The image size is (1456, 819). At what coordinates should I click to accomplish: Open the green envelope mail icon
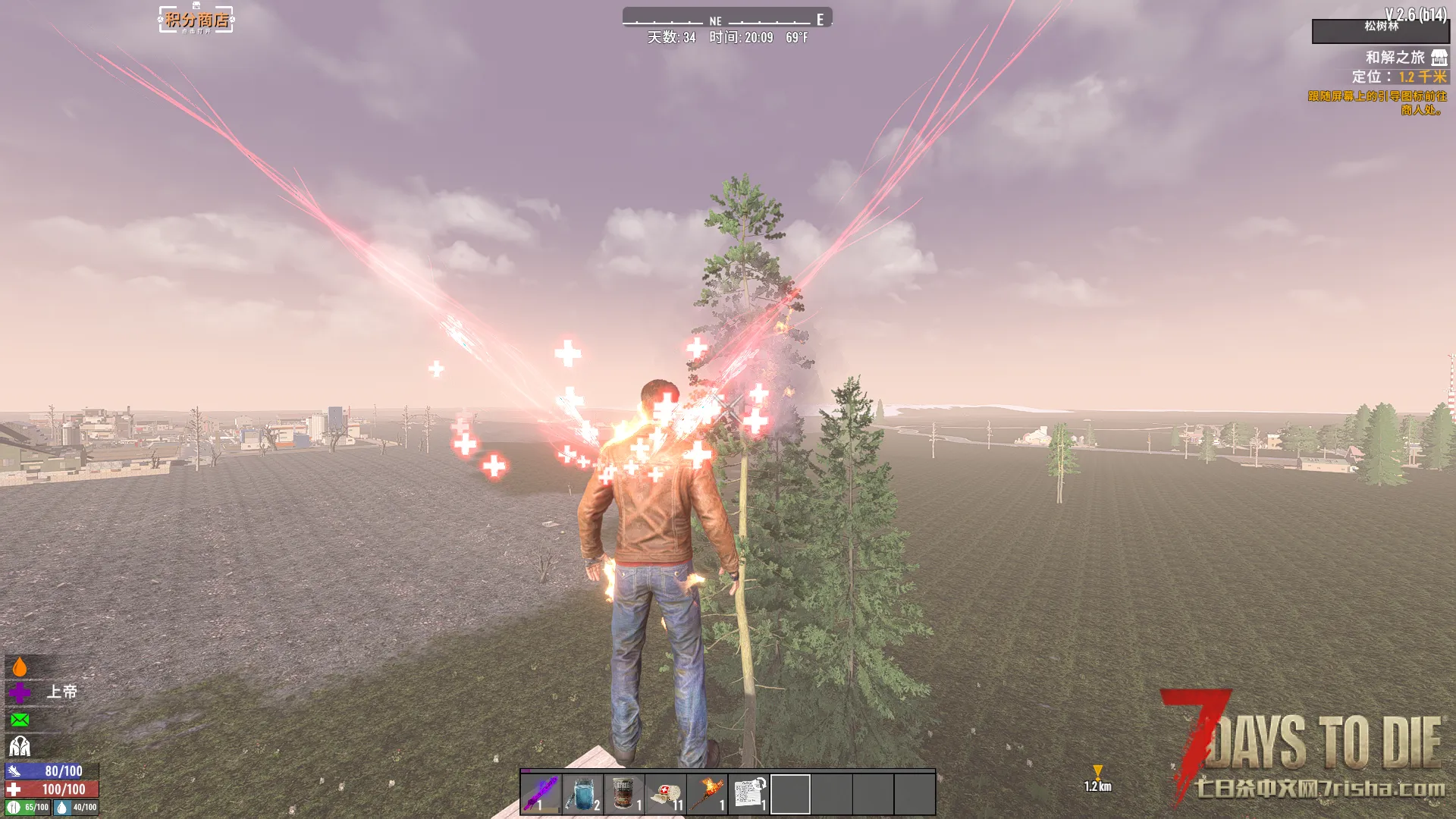point(20,719)
